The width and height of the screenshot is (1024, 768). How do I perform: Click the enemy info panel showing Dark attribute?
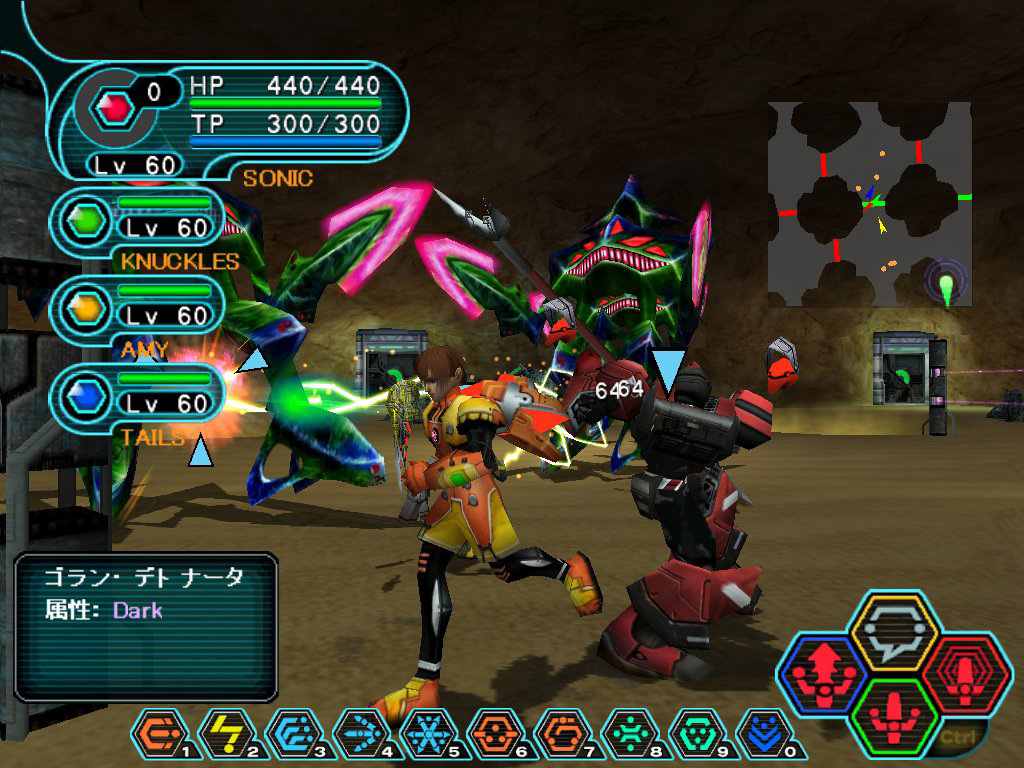(x=146, y=626)
